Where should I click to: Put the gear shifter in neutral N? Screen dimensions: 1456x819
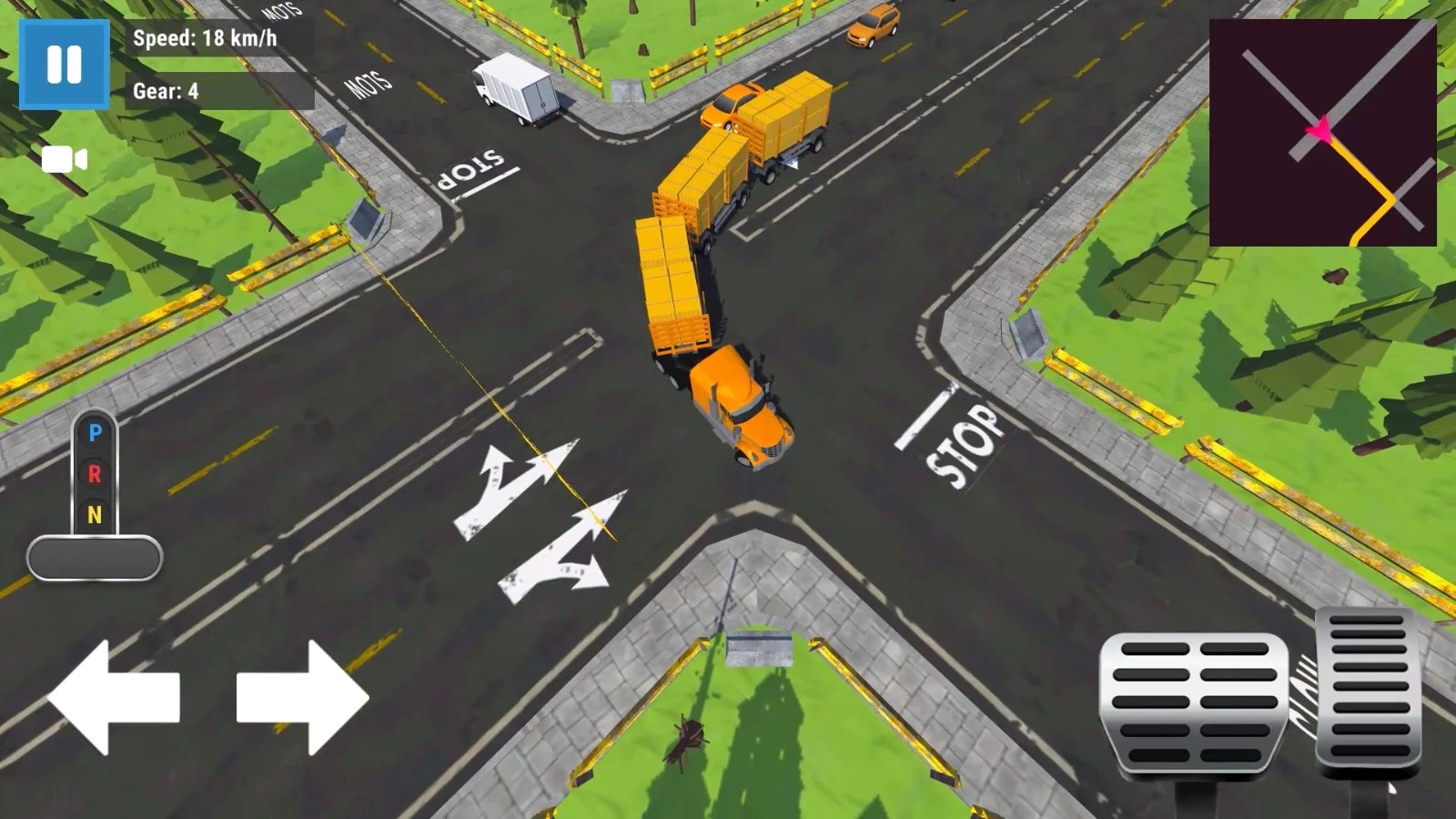[x=95, y=515]
